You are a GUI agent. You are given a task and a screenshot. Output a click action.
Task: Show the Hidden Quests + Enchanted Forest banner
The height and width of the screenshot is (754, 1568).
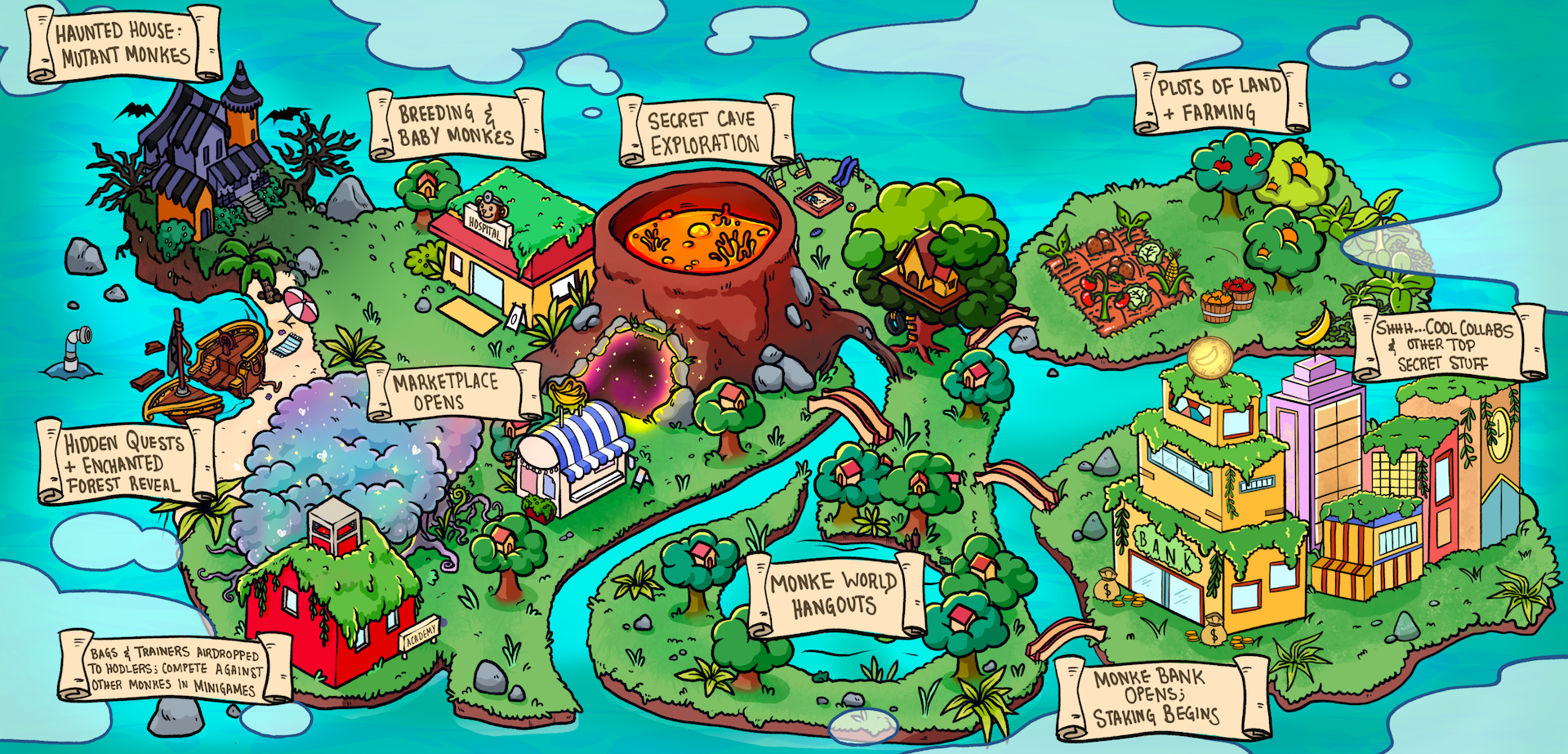[x=125, y=463]
